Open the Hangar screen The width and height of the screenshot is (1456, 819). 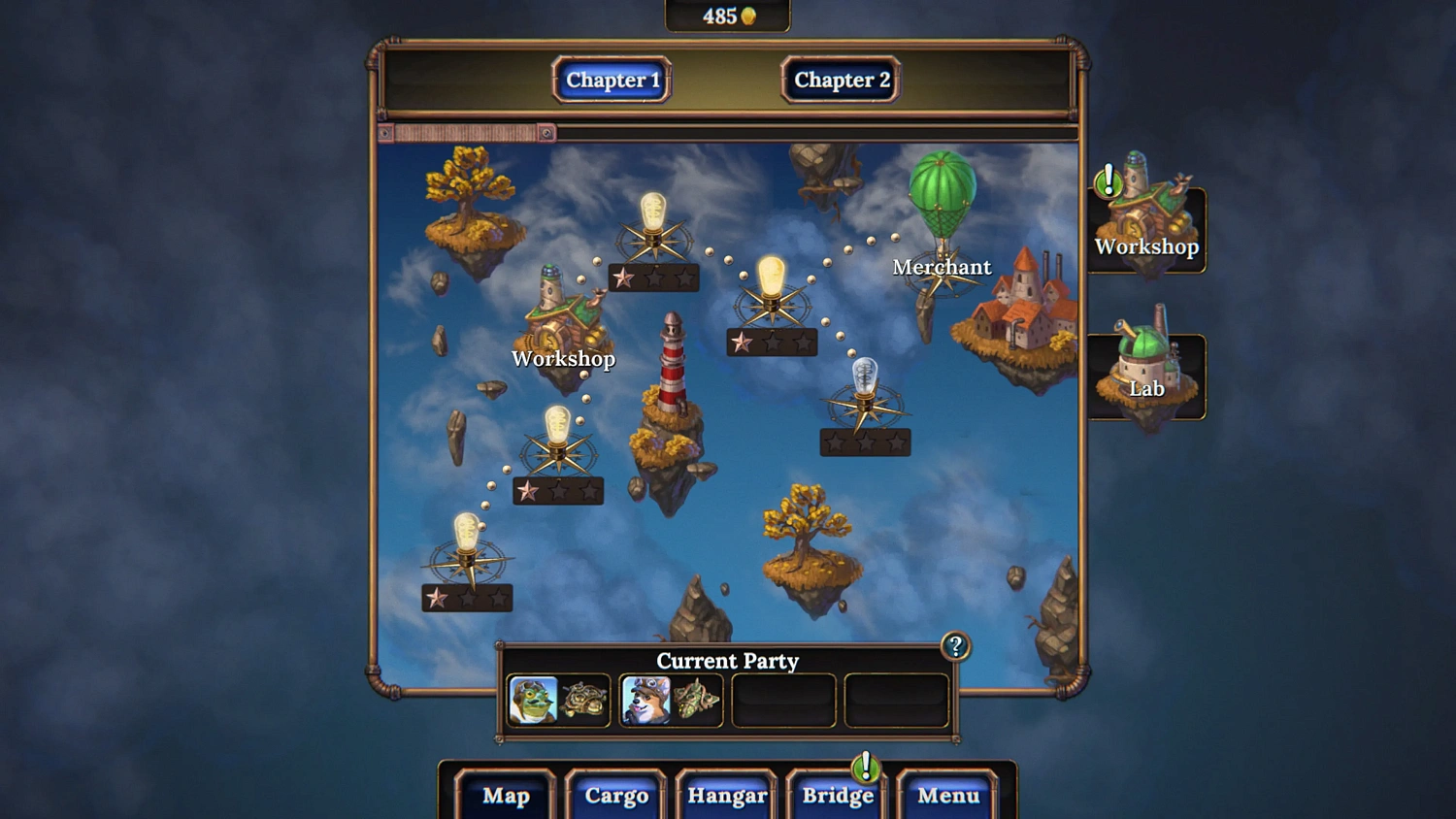(x=726, y=796)
